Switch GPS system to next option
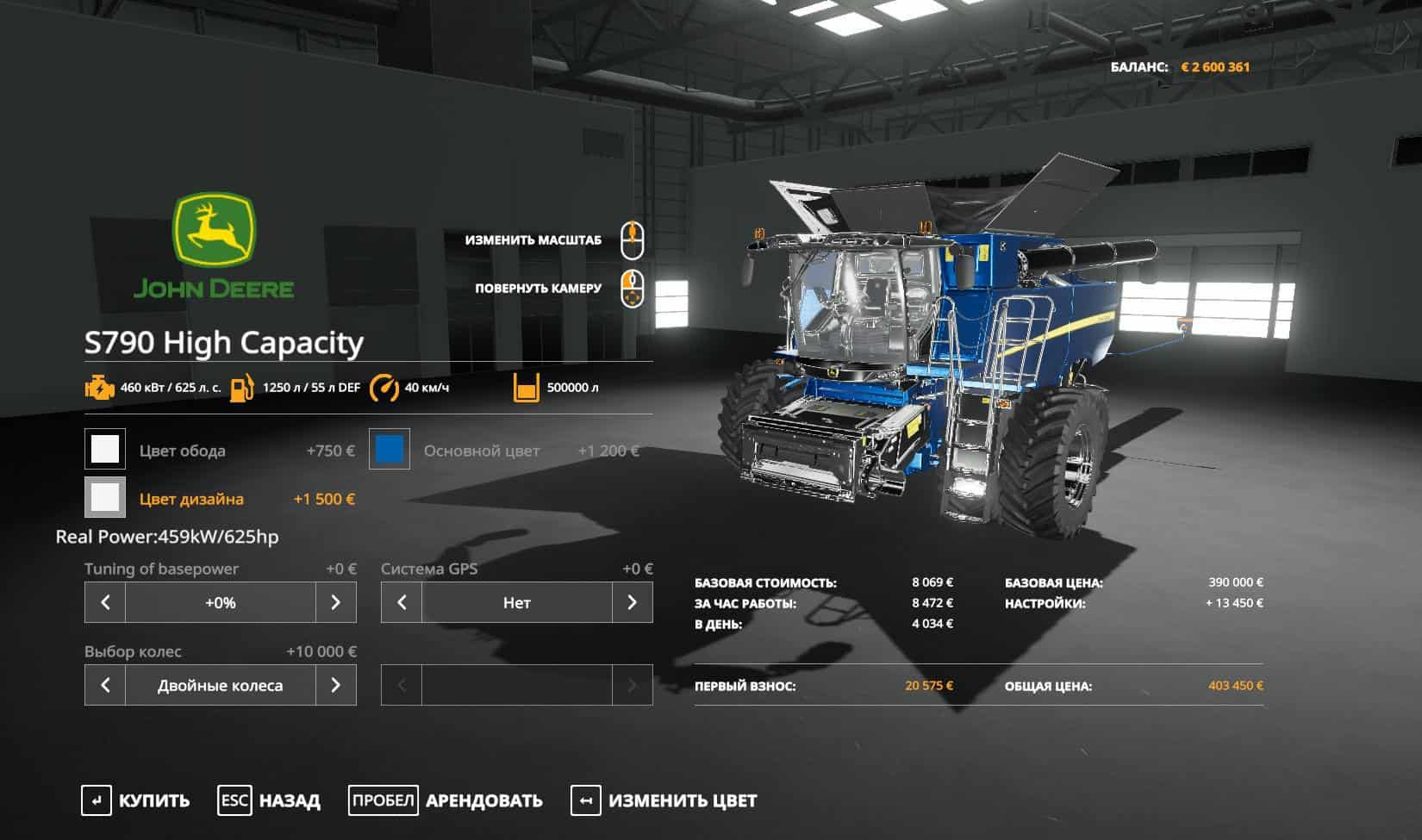1422x840 pixels. click(x=632, y=602)
